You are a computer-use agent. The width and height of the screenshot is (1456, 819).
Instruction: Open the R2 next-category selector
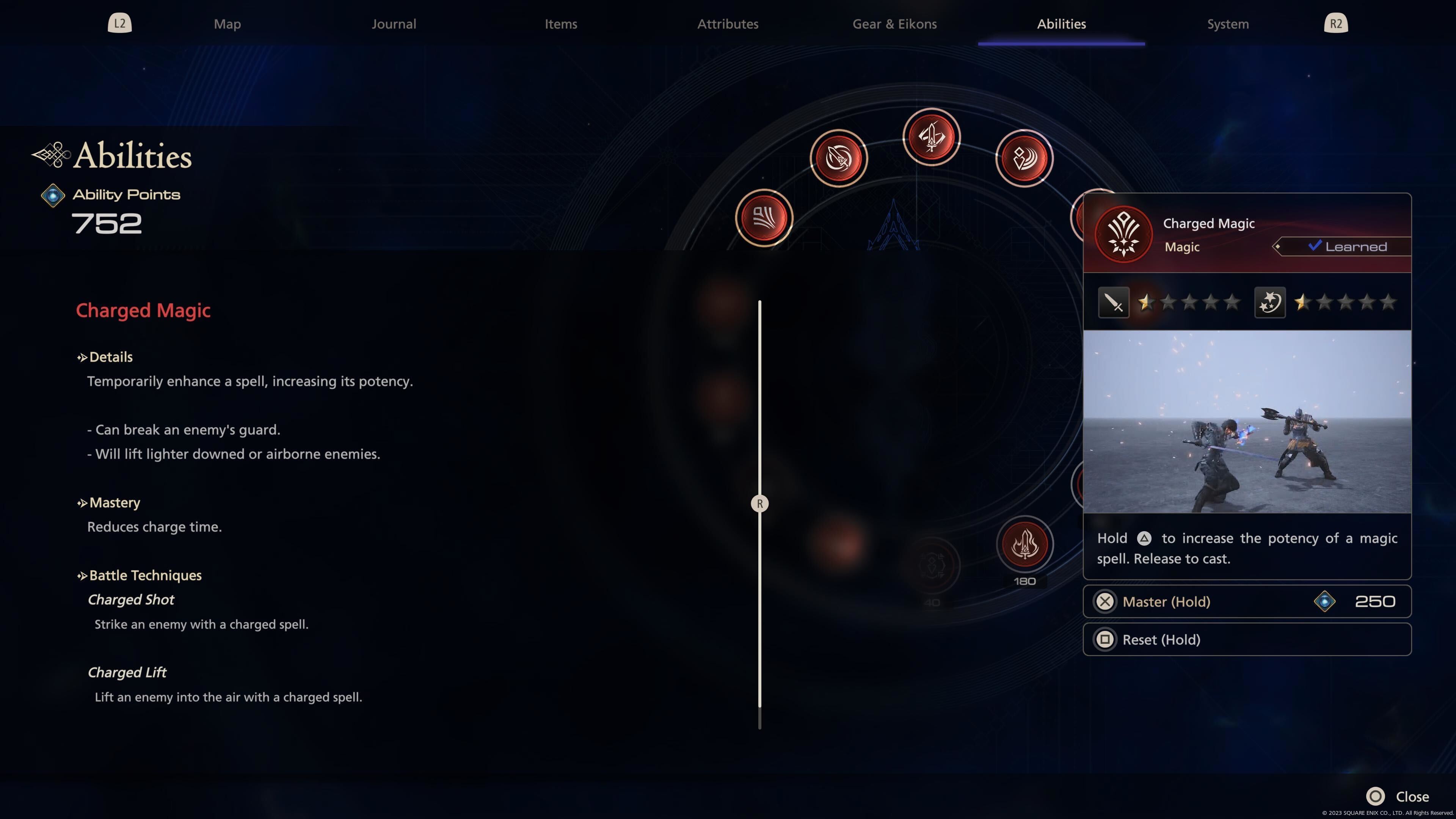point(1336,23)
